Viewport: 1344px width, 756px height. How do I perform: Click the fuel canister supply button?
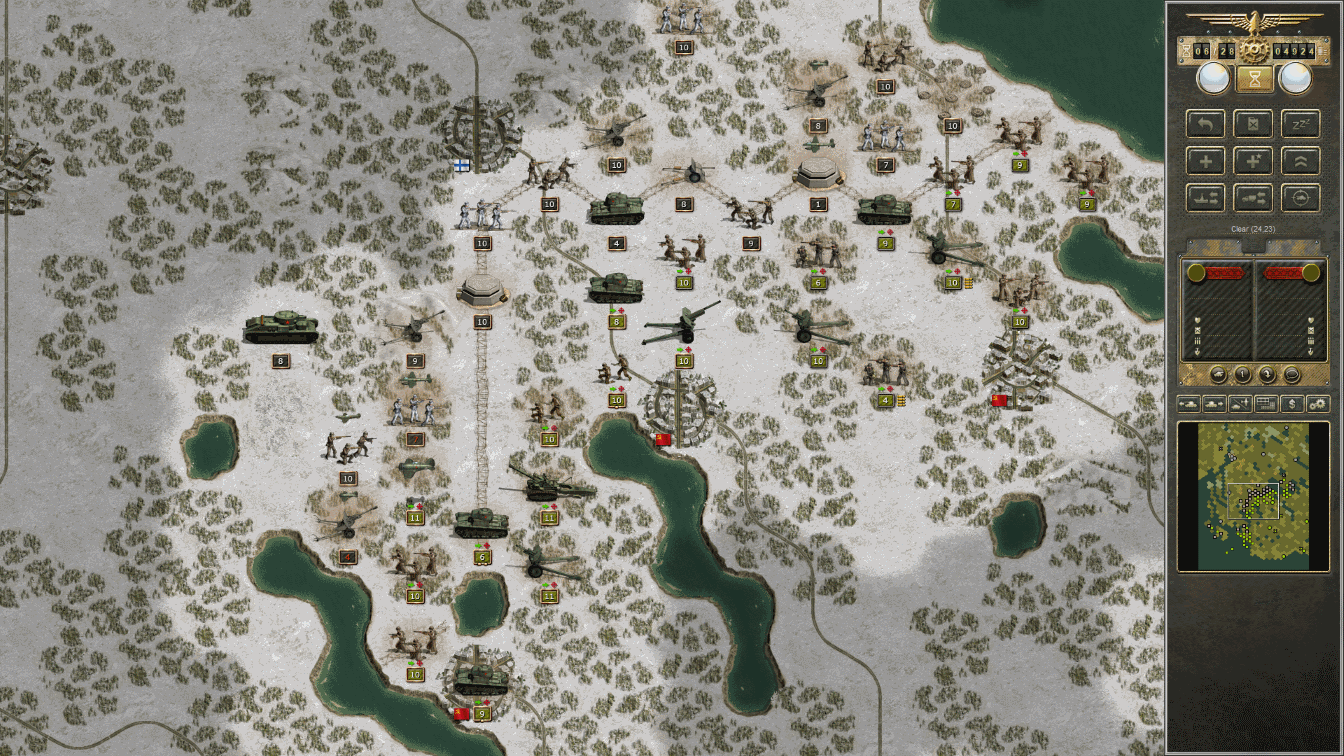1253,124
